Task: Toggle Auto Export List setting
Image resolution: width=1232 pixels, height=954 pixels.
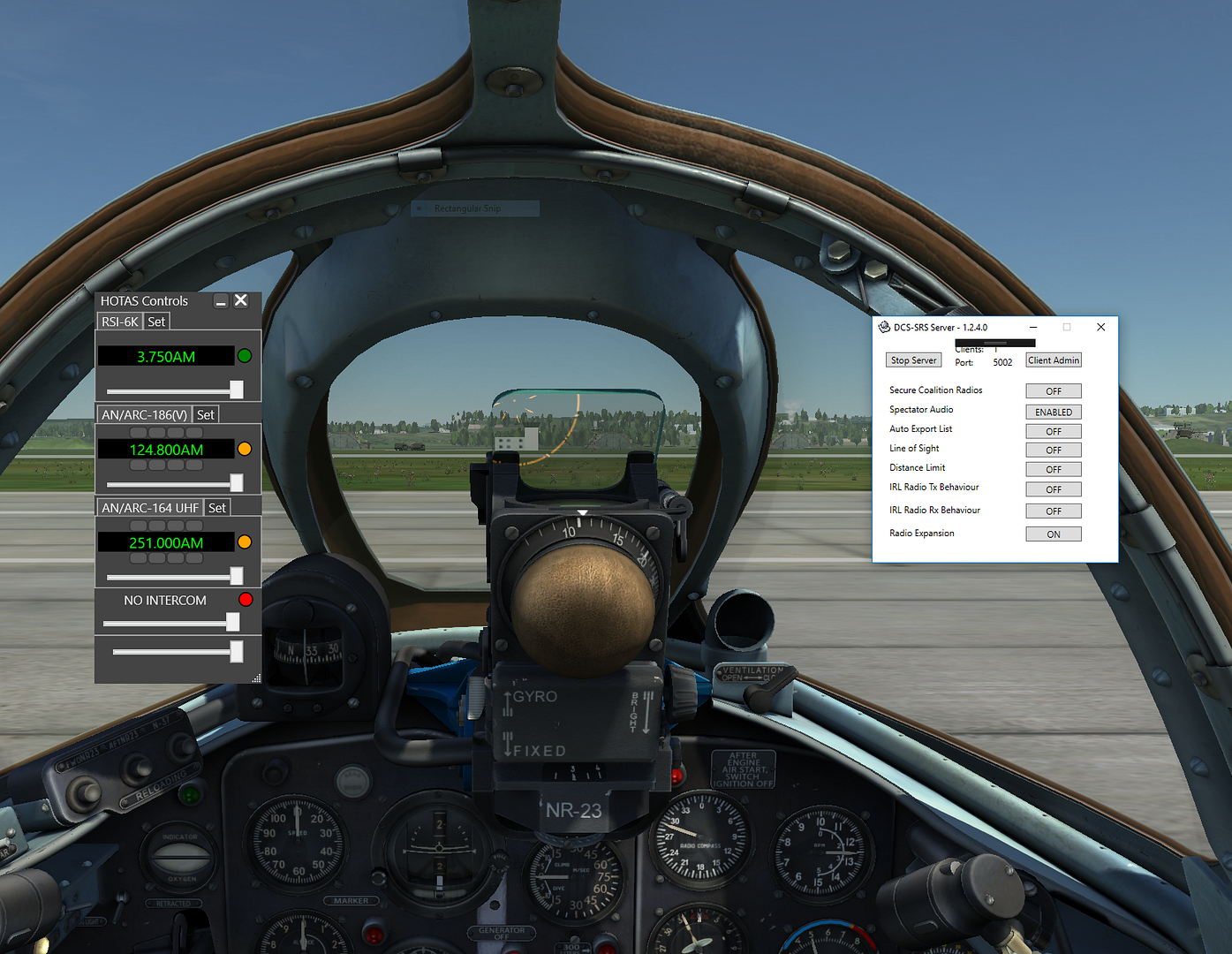Action: click(1053, 432)
